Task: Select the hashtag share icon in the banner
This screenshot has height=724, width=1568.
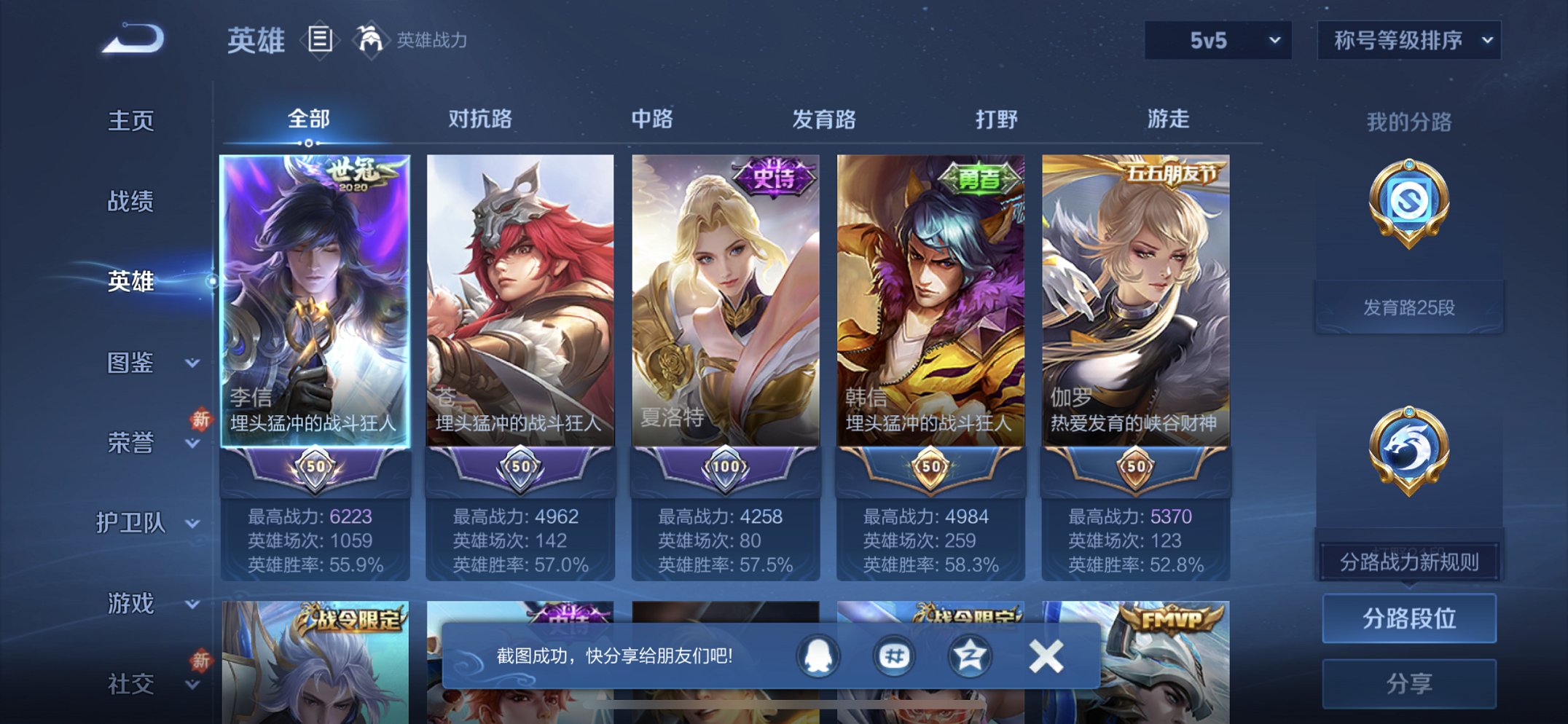Action: click(x=893, y=655)
